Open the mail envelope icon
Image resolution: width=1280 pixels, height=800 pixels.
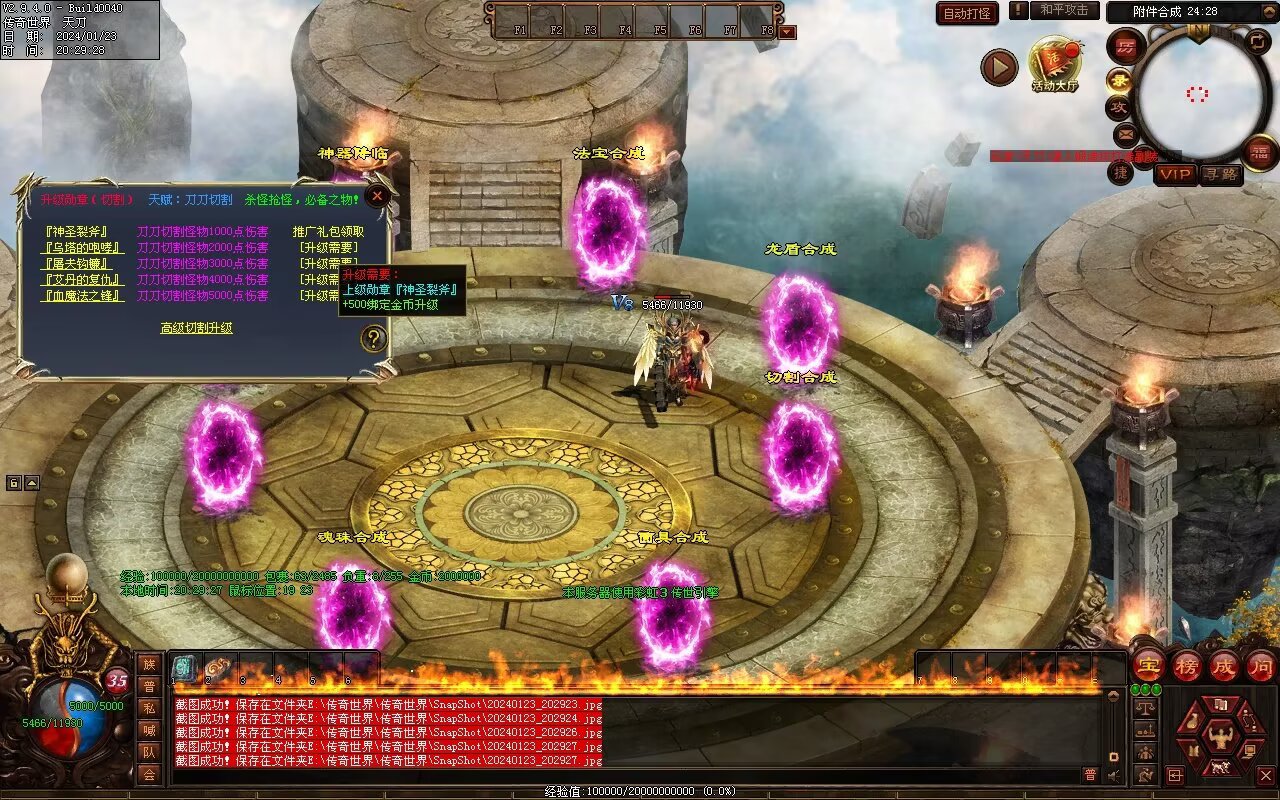[x=1126, y=134]
